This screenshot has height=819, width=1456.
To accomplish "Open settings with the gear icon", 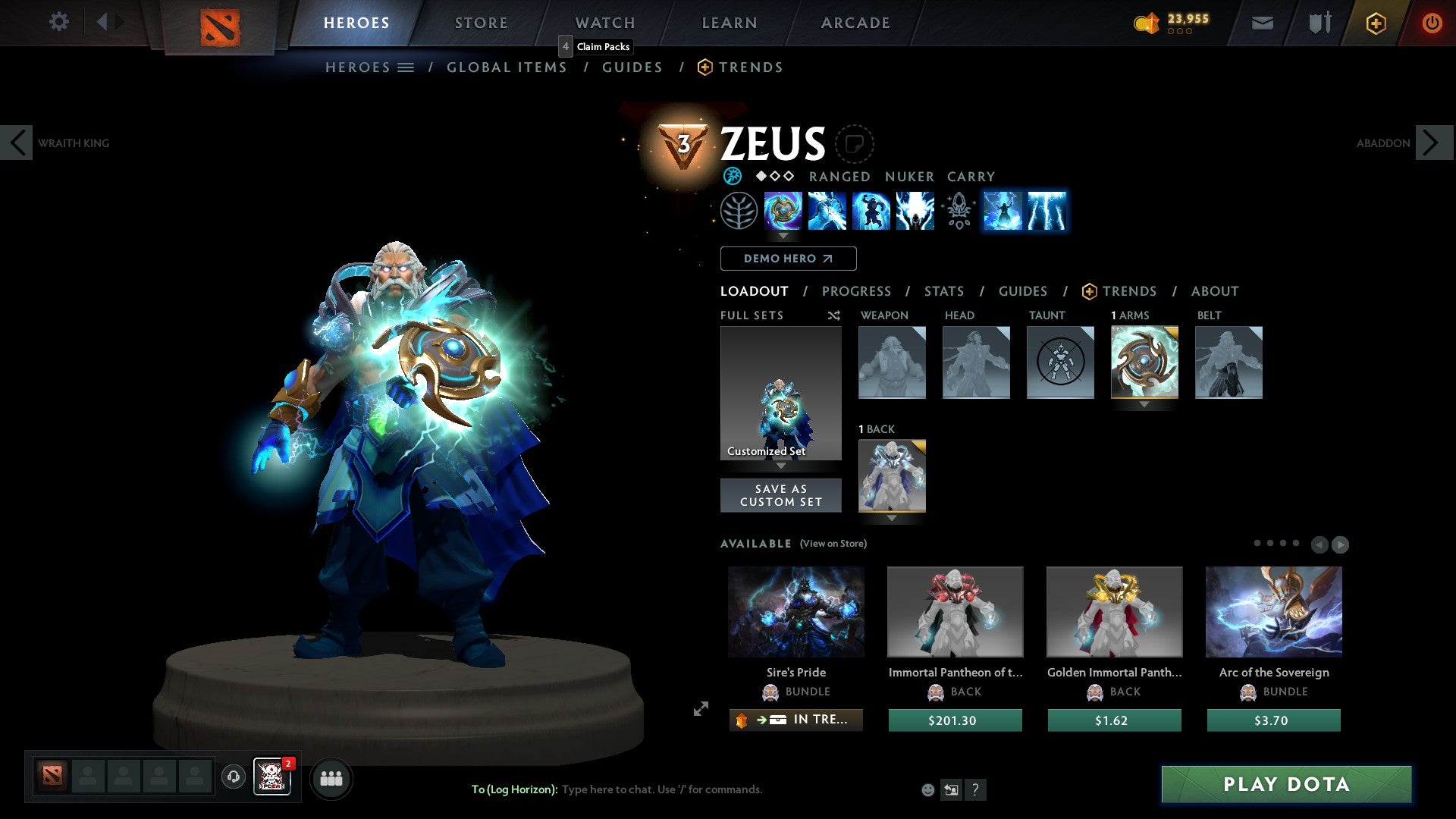I will coord(58,22).
